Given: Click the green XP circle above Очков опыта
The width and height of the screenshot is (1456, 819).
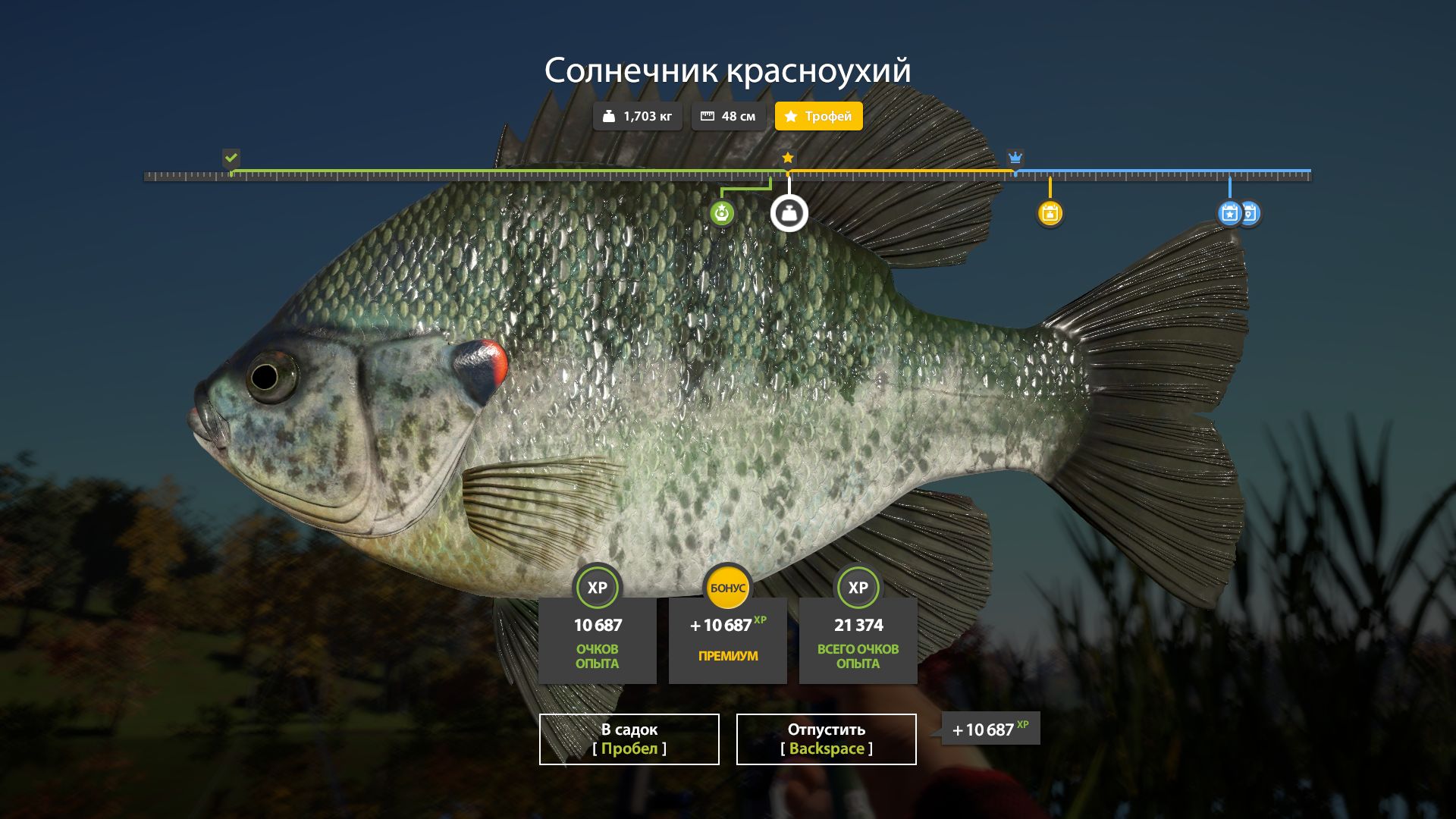Looking at the screenshot, I should tap(598, 587).
